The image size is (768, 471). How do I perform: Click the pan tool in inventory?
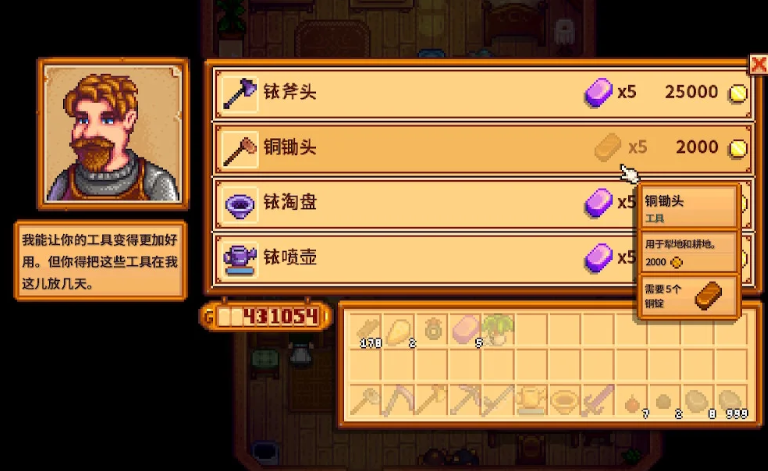(x=563, y=400)
